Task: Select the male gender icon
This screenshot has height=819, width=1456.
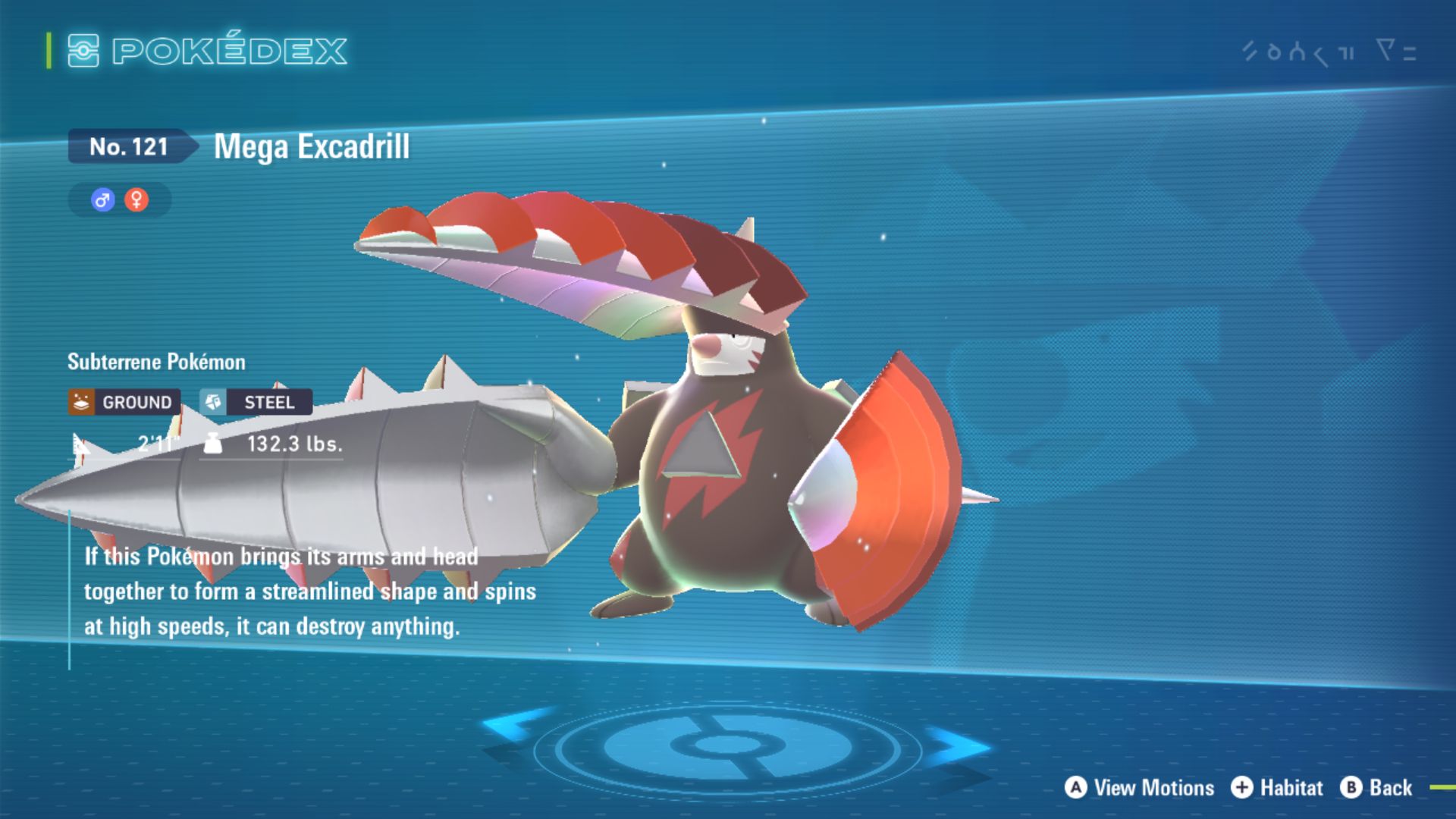Action: click(x=102, y=200)
